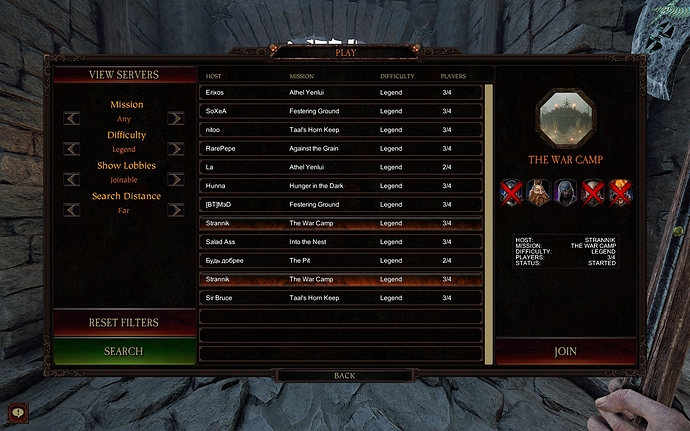Reset all server filters
Image resolution: width=690 pixels, height=431 pixels.
click(x=123, y=323)
